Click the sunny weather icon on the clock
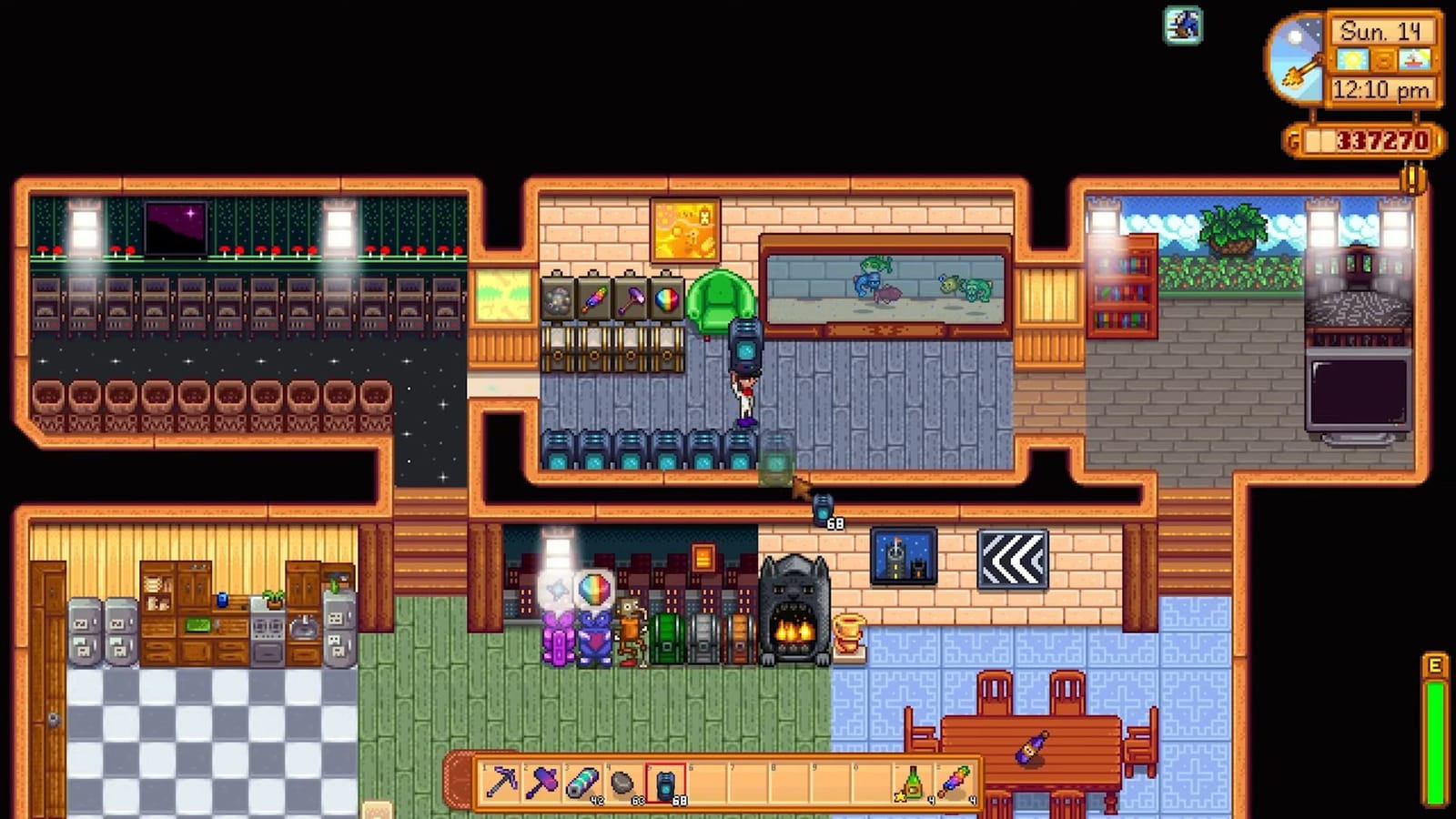Viewport: 1456px width, 819px height. coord(1352,59)
